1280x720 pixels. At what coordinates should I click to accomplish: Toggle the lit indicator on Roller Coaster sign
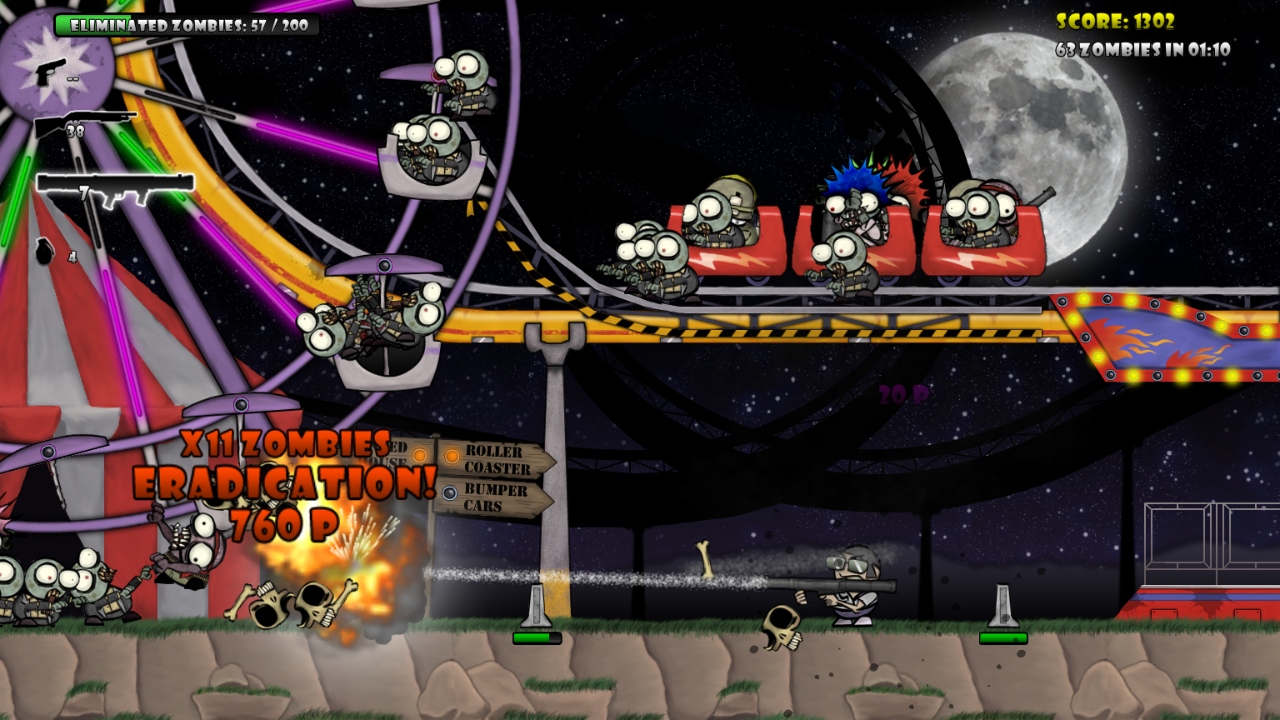tap(451, 456)
